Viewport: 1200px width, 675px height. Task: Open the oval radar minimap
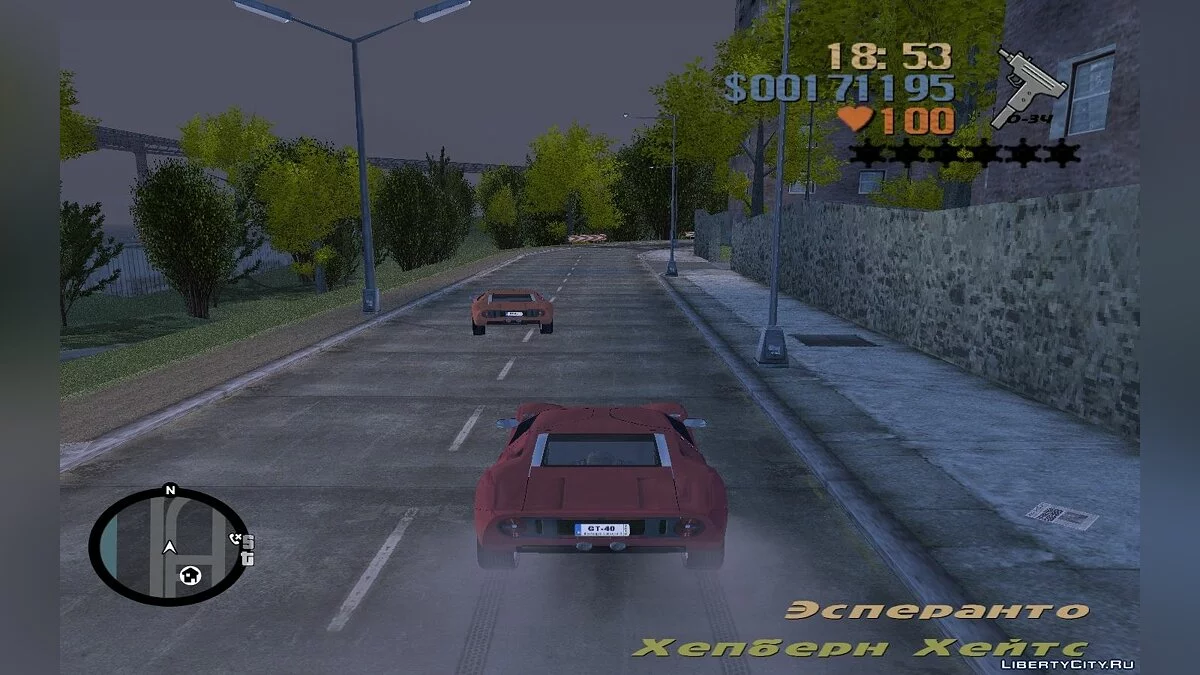tap(166, 545)
